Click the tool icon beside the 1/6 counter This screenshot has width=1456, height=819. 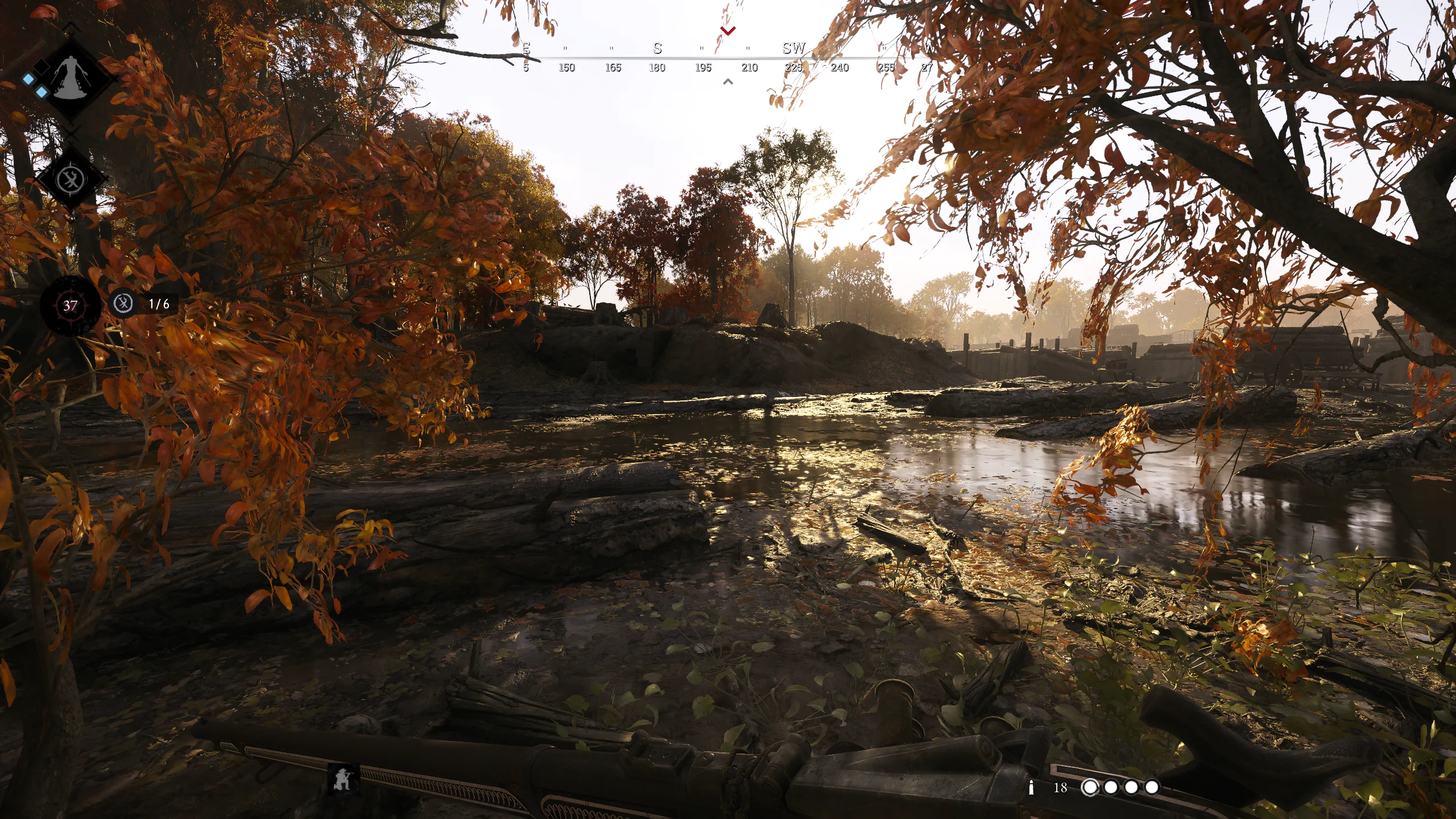125,304
